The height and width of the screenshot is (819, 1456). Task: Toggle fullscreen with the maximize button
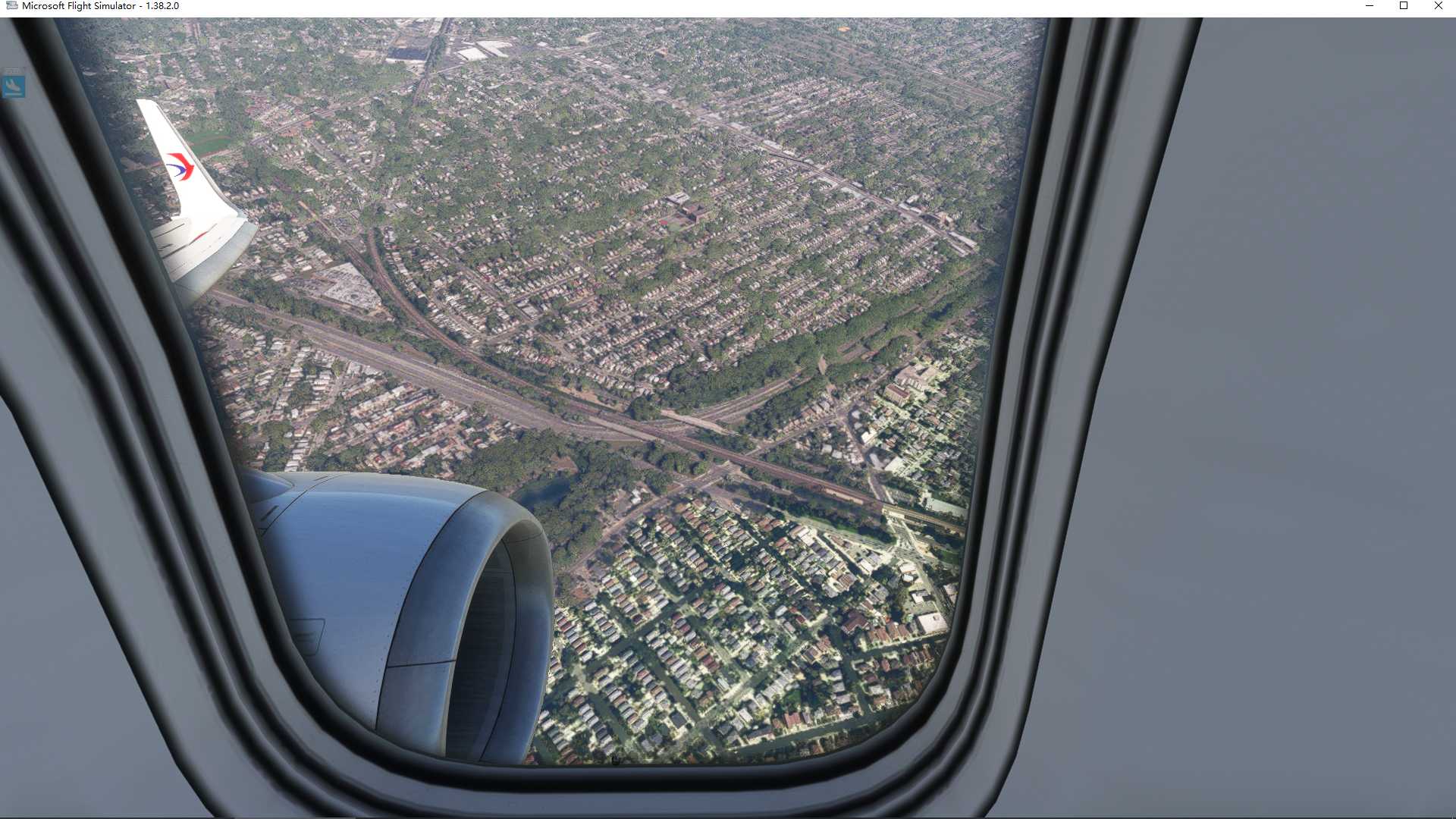pyautogui.click(x=1404, y=6)
